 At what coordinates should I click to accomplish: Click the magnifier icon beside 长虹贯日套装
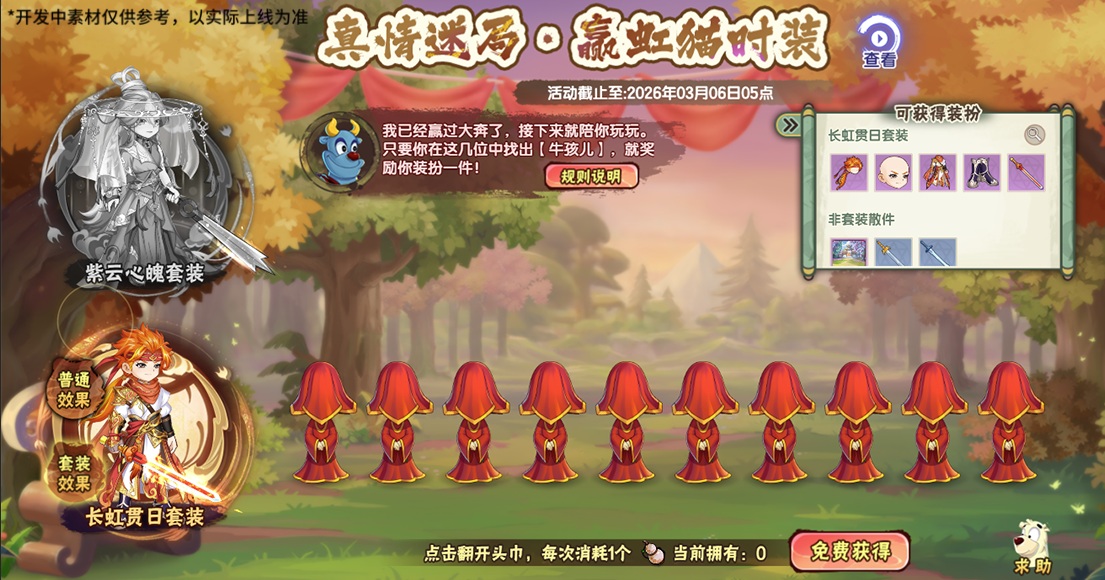coord(1034,135)
